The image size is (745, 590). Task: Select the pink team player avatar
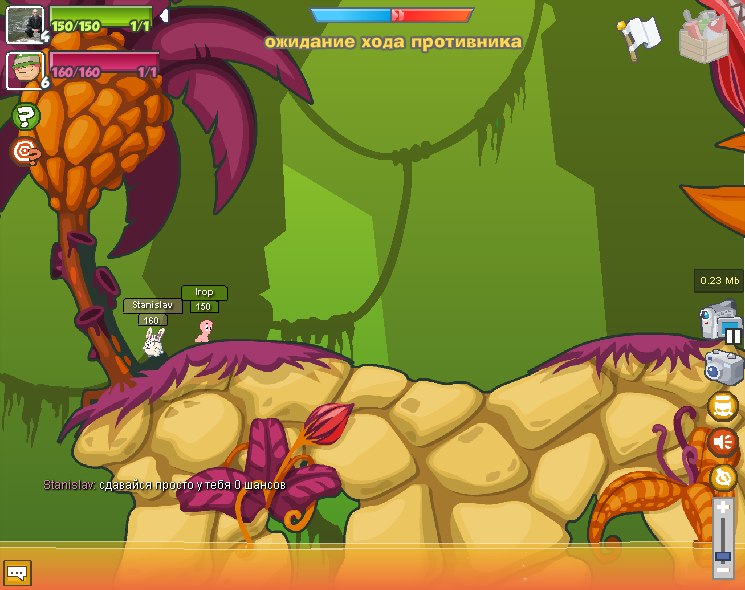tap(24, 71)
